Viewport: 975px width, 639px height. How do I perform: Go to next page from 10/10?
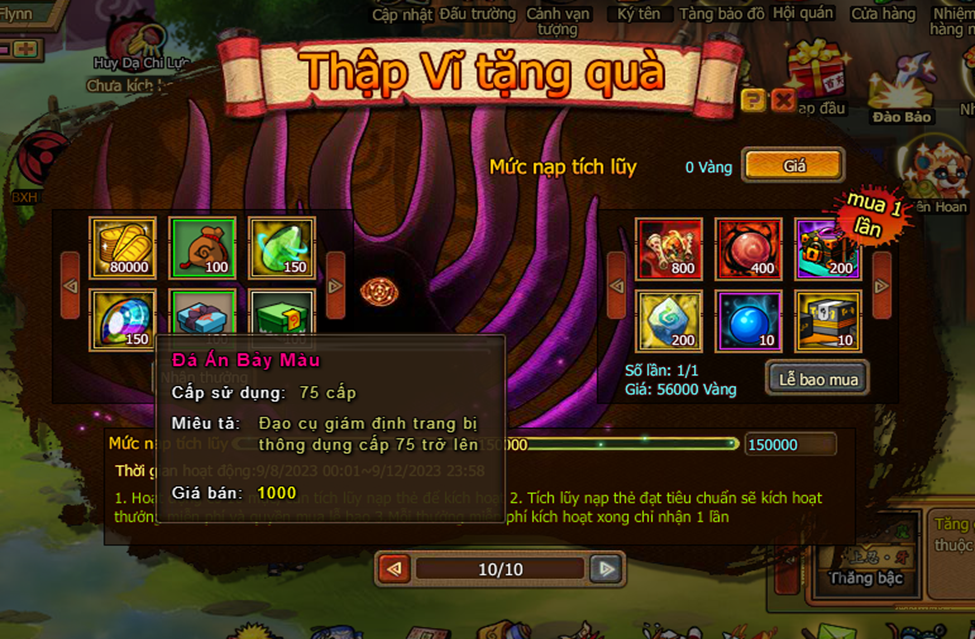[605, 569]
